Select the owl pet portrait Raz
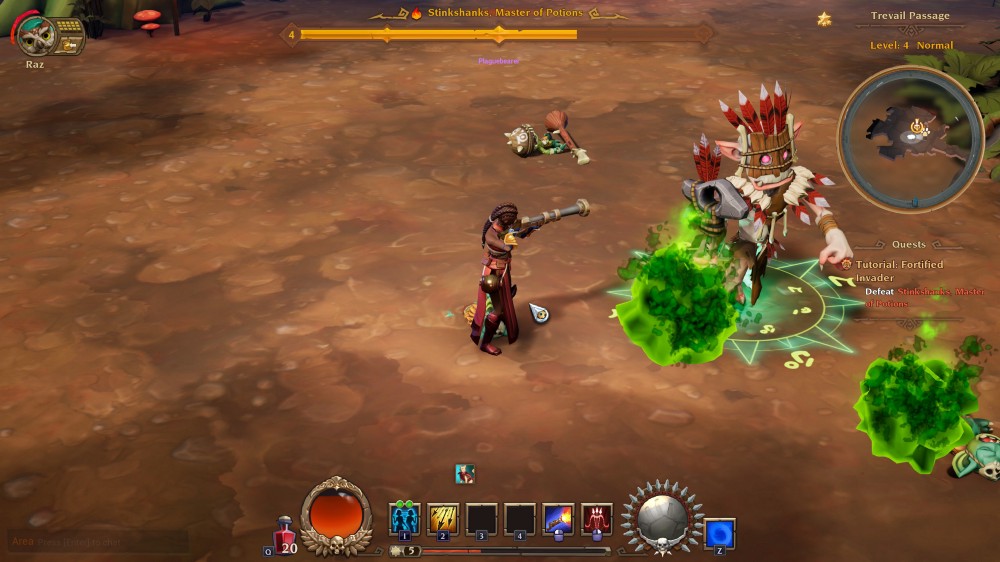This screenshot has height=562, width=1000. coord(36,36)
